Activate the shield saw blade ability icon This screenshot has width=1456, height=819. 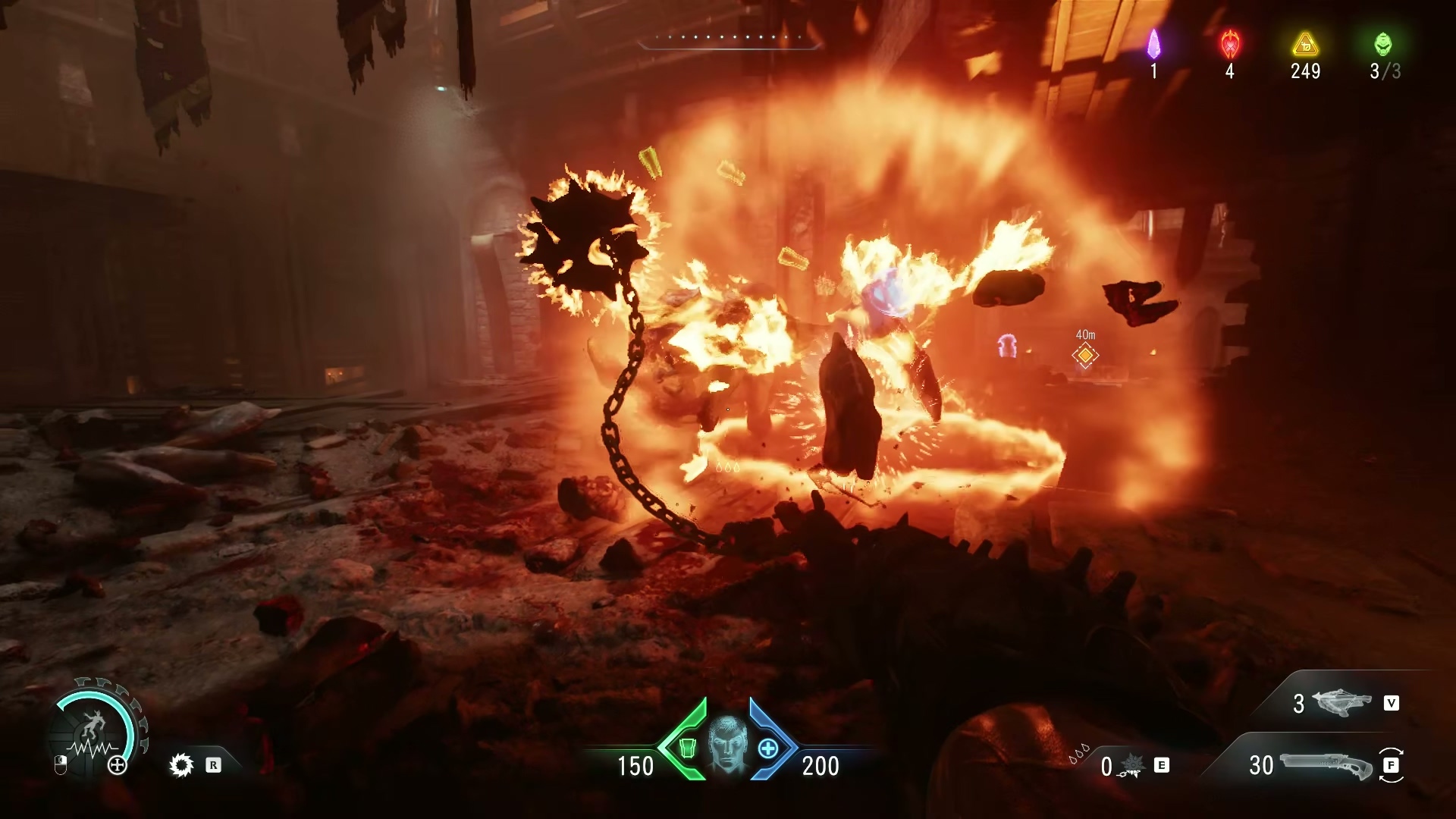point(182,766)
